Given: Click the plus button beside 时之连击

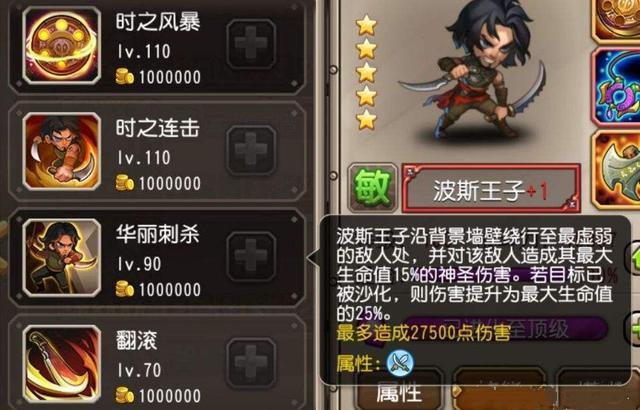Looking at the screenshot, I should click(251, 152).
